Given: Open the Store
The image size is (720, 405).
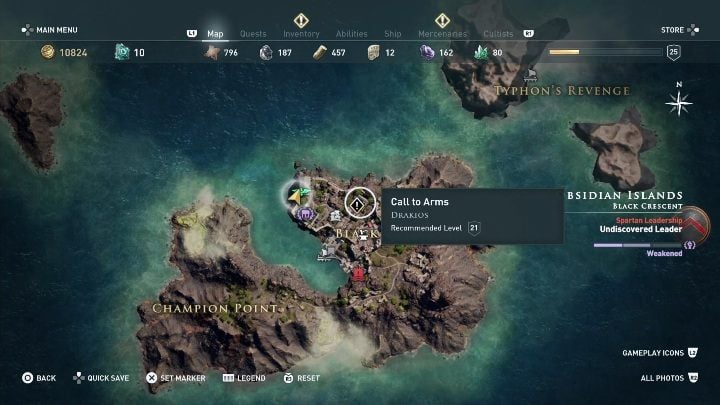Looking at the screenshot, I should [x=673, y=30].
